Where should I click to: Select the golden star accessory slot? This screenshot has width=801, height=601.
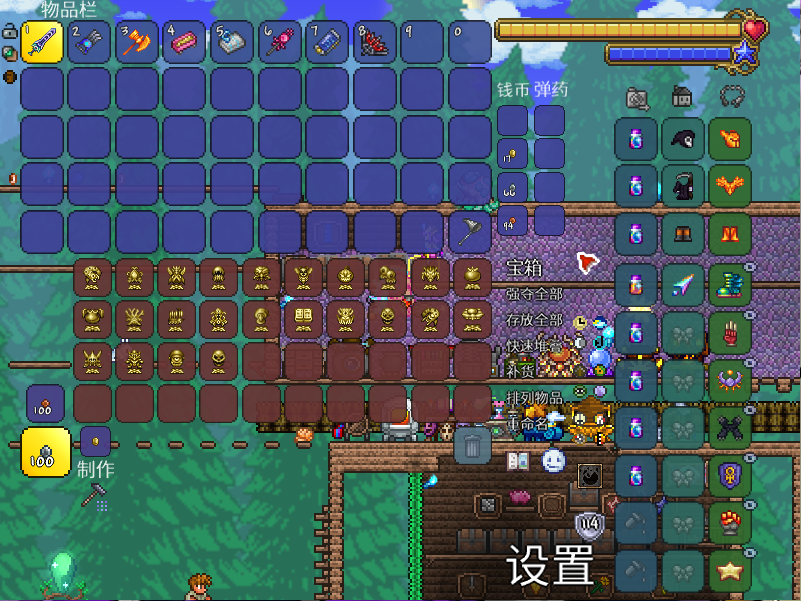click(730, 572)
